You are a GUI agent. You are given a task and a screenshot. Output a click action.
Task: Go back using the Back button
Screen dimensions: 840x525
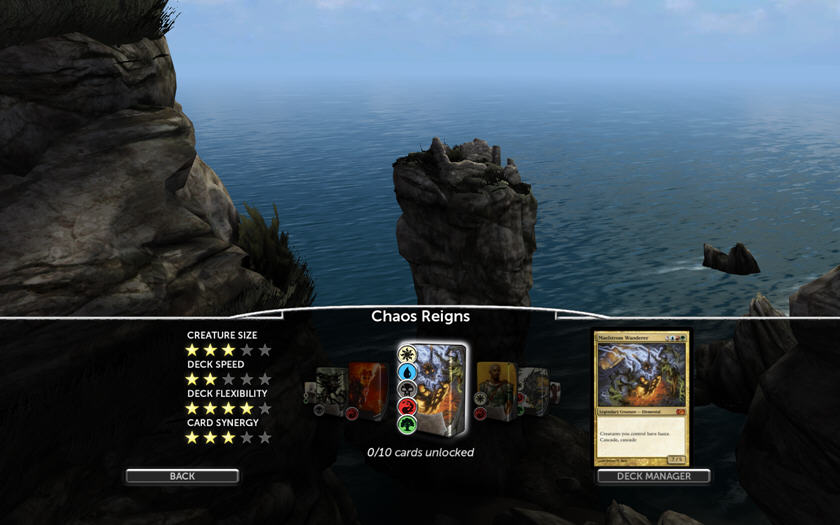(182, 476)
